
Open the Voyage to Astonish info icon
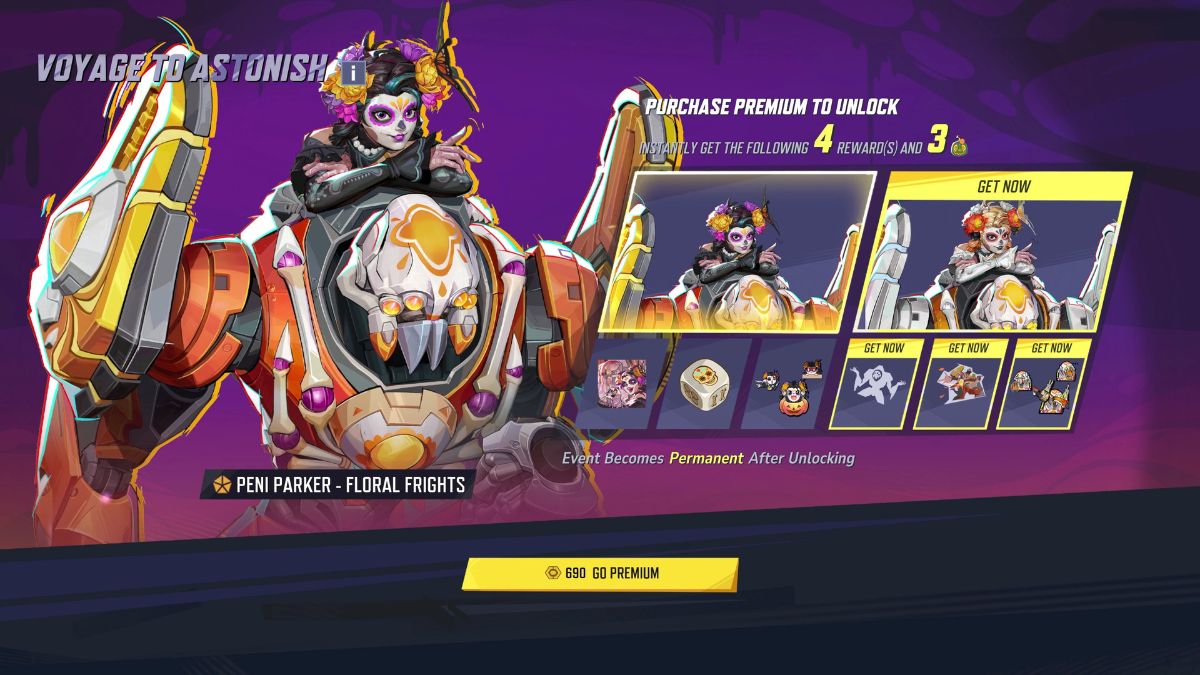351,73
